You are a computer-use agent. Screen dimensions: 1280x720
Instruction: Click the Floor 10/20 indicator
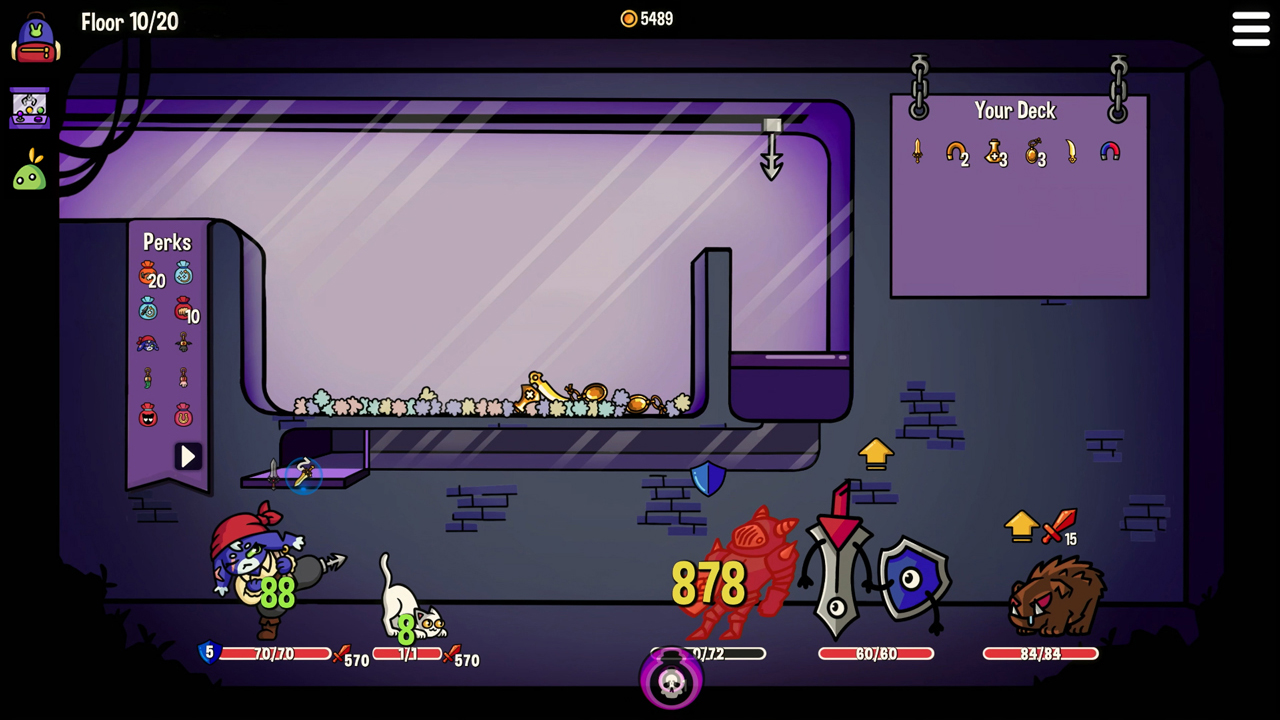click(129, 22)
